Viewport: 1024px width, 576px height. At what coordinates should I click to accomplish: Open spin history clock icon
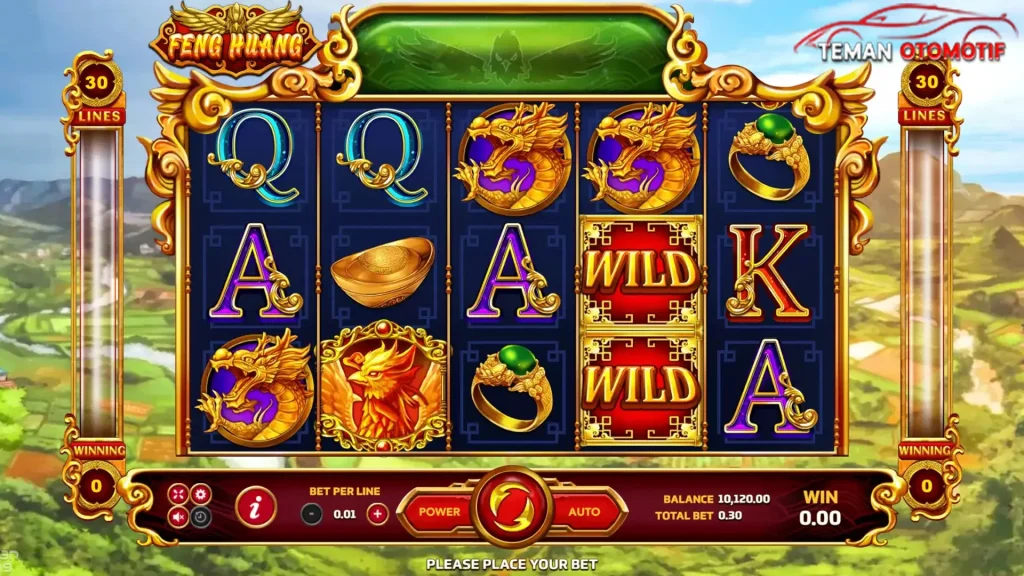click(201, 517)
